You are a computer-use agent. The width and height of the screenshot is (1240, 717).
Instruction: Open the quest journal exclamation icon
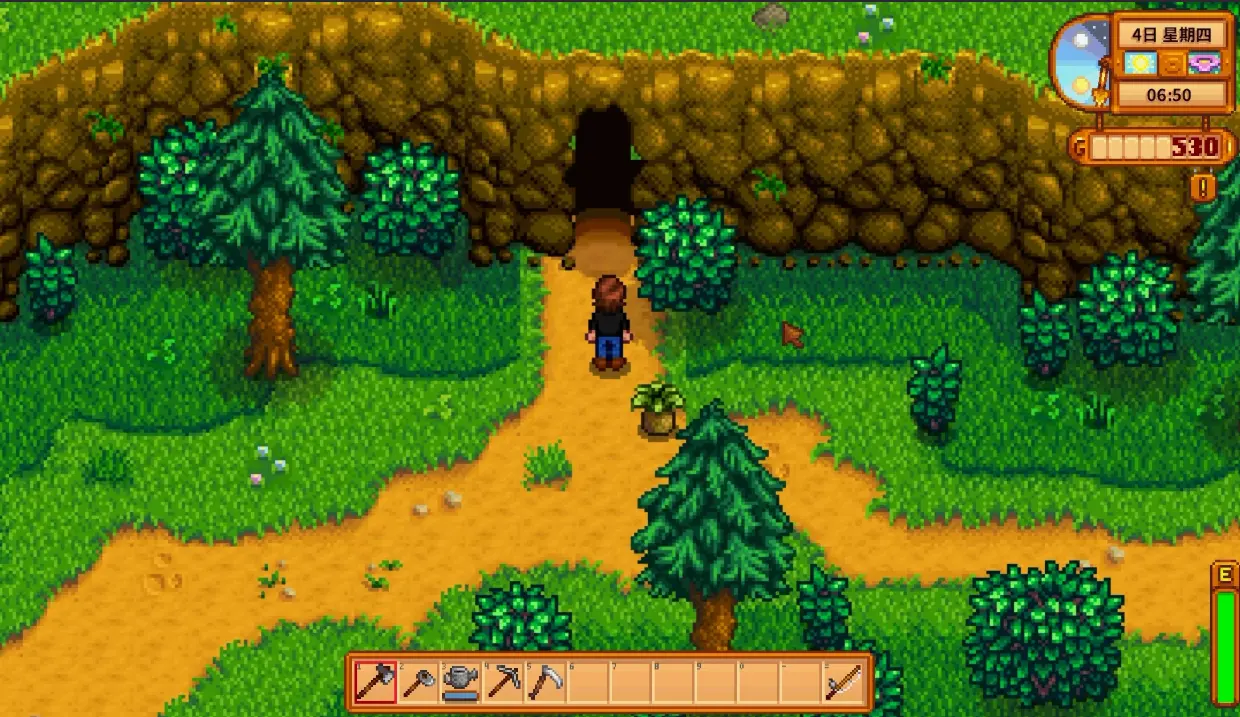[x=1202, y=187]
